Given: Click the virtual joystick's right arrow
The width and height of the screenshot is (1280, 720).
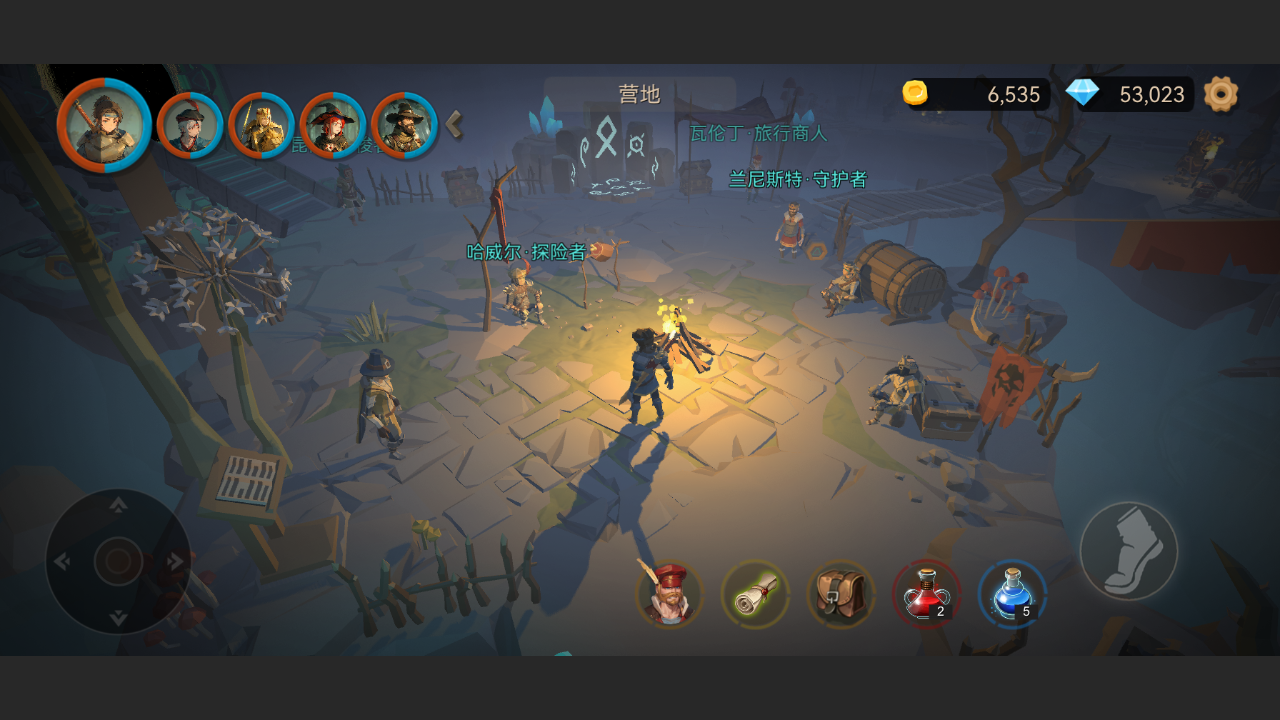Looking at the screenshot, I should click(x=177, y=562).
